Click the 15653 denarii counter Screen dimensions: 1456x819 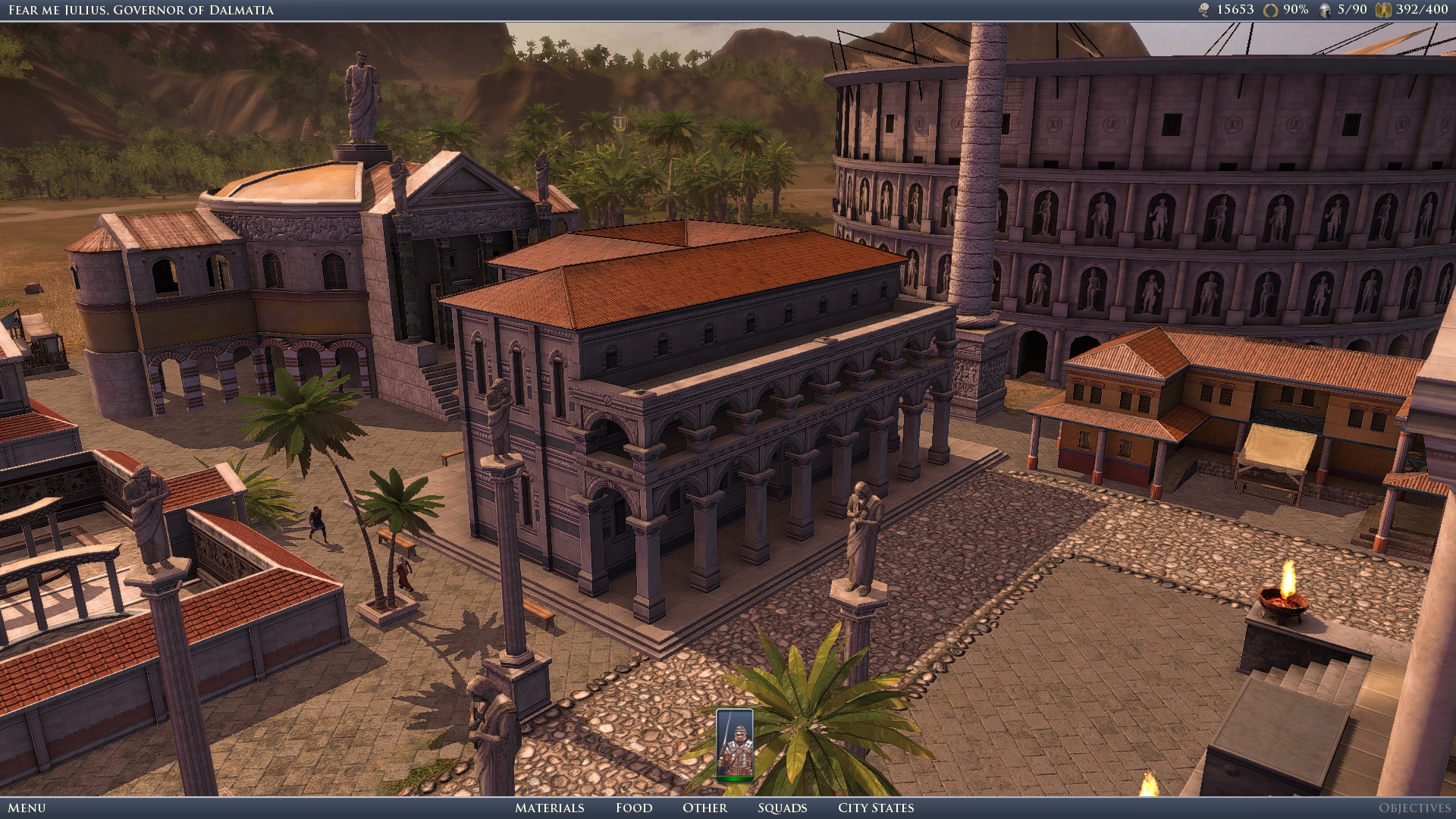point(1236,11)
